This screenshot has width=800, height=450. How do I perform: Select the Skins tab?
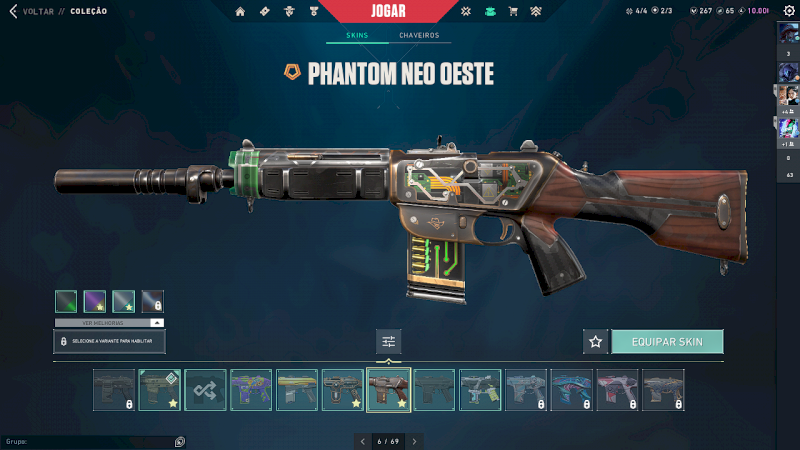click(356, 35)
